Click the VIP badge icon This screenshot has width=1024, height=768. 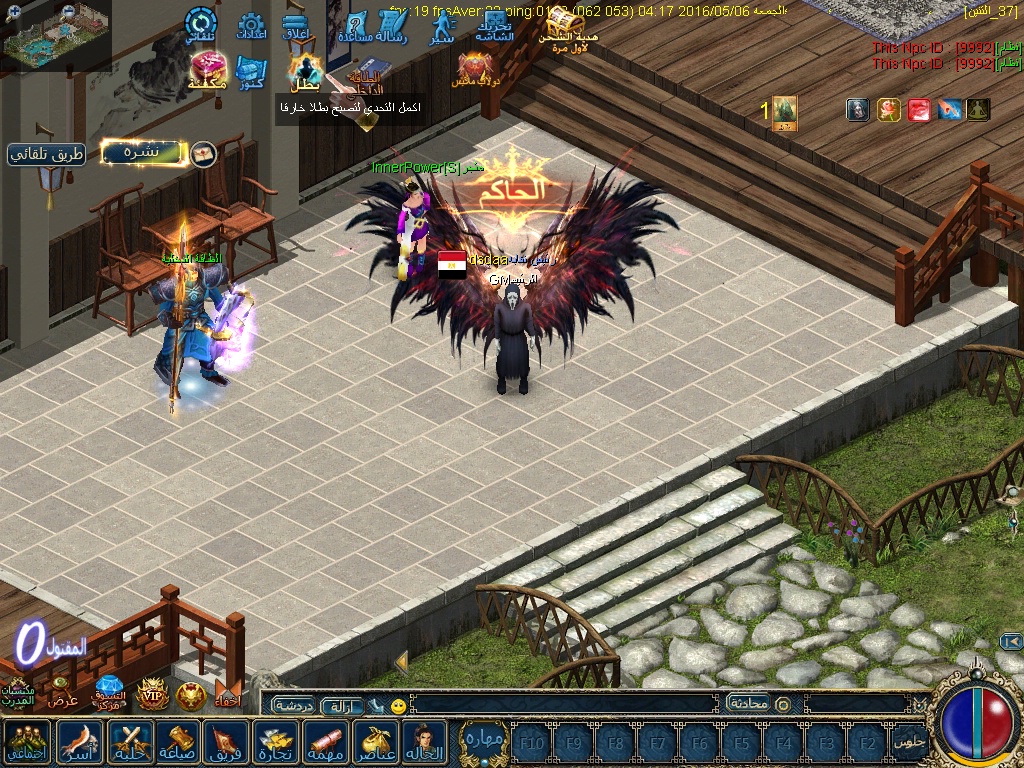[151, 694]
